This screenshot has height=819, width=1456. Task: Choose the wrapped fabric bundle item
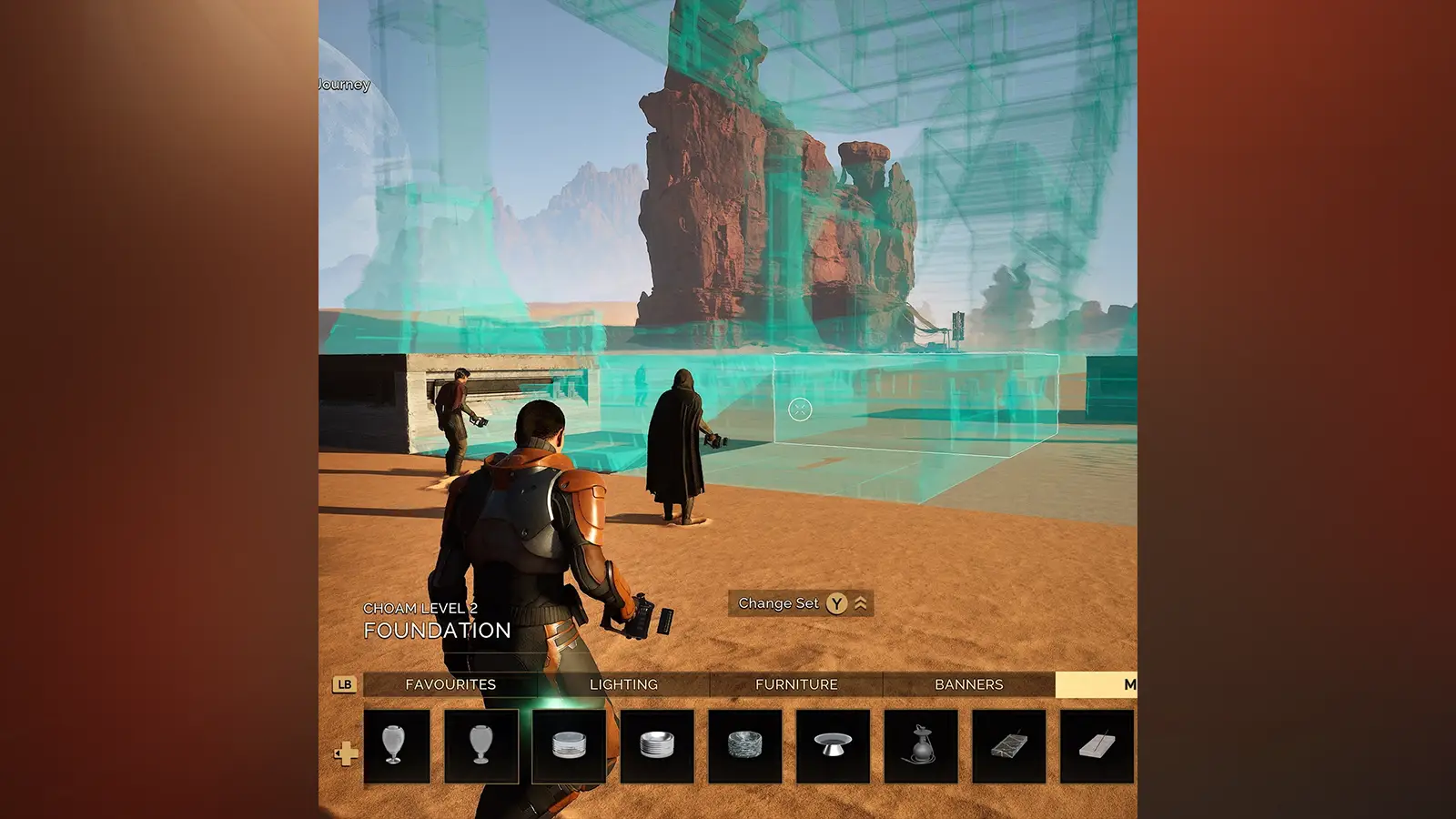click(1006, 748)
